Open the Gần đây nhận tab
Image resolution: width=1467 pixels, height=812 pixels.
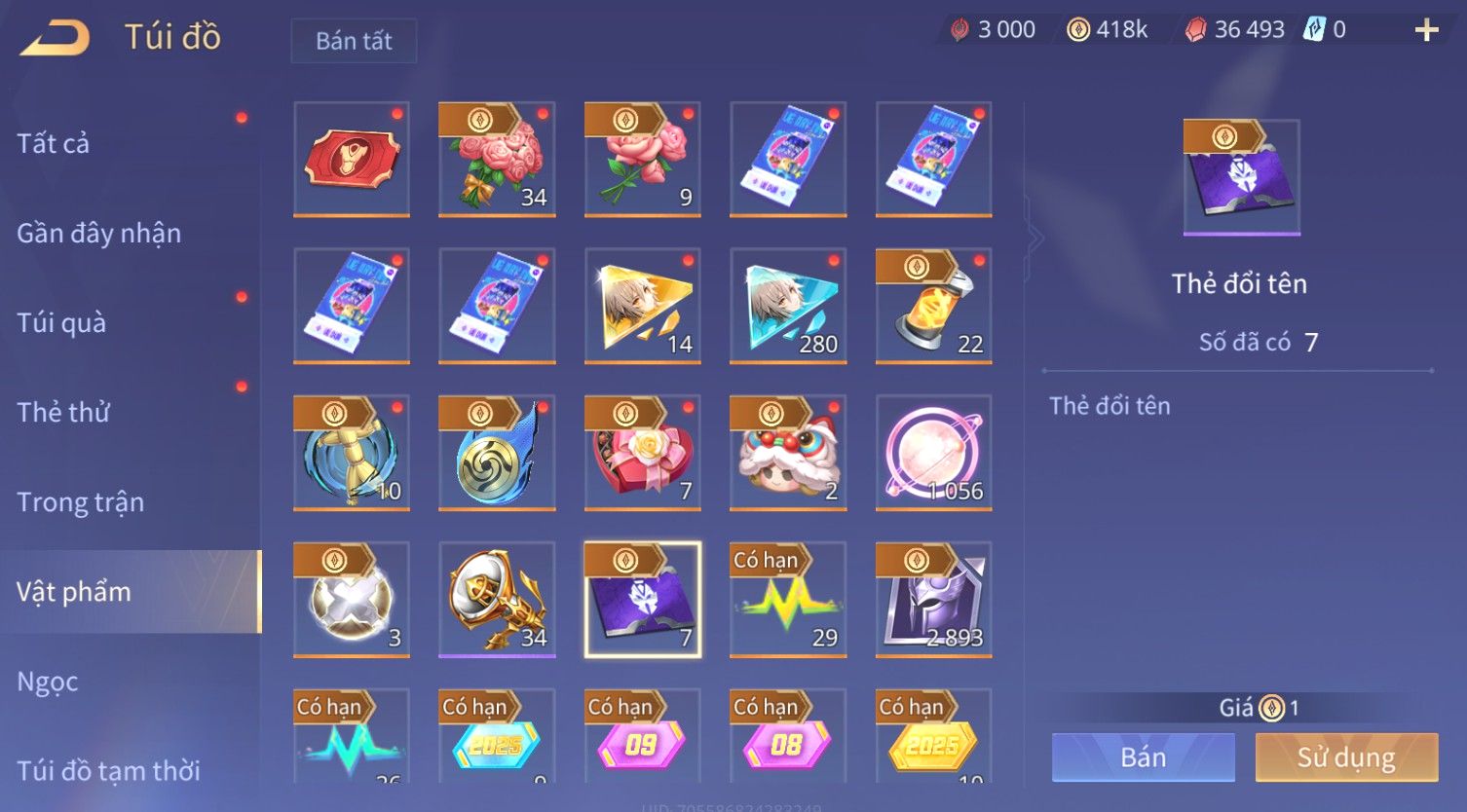98,234
